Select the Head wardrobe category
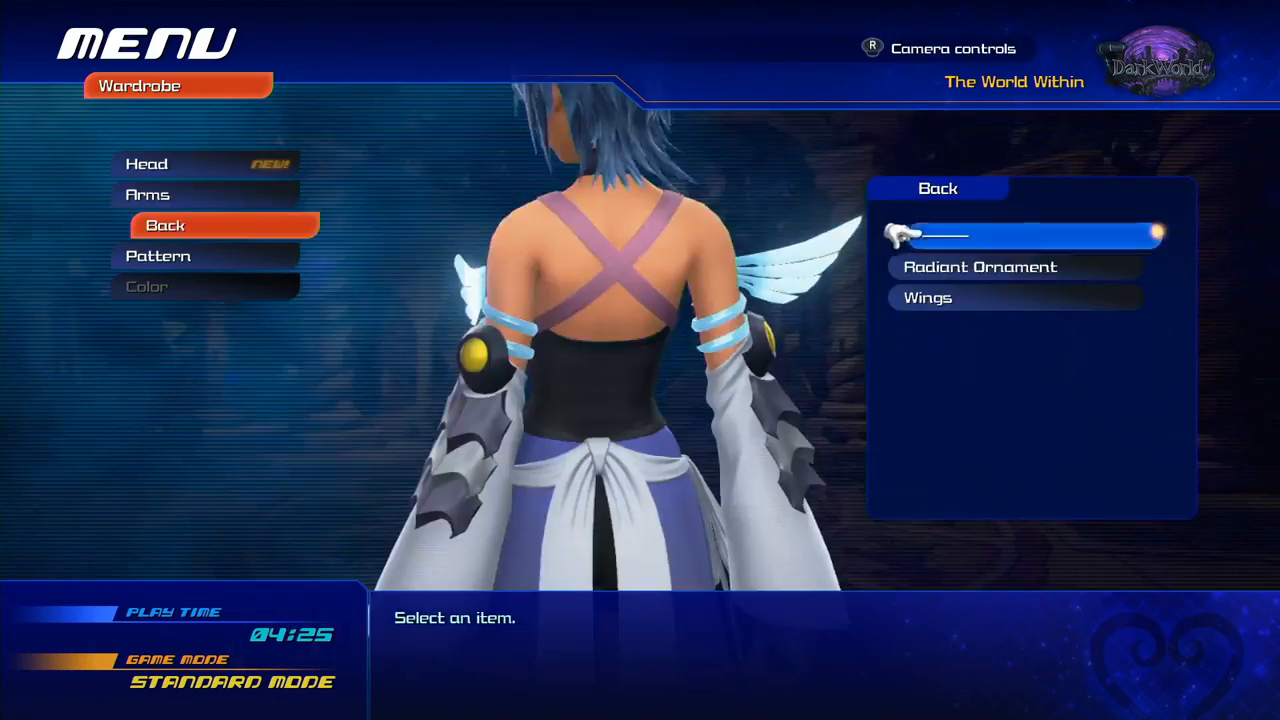 205,164
